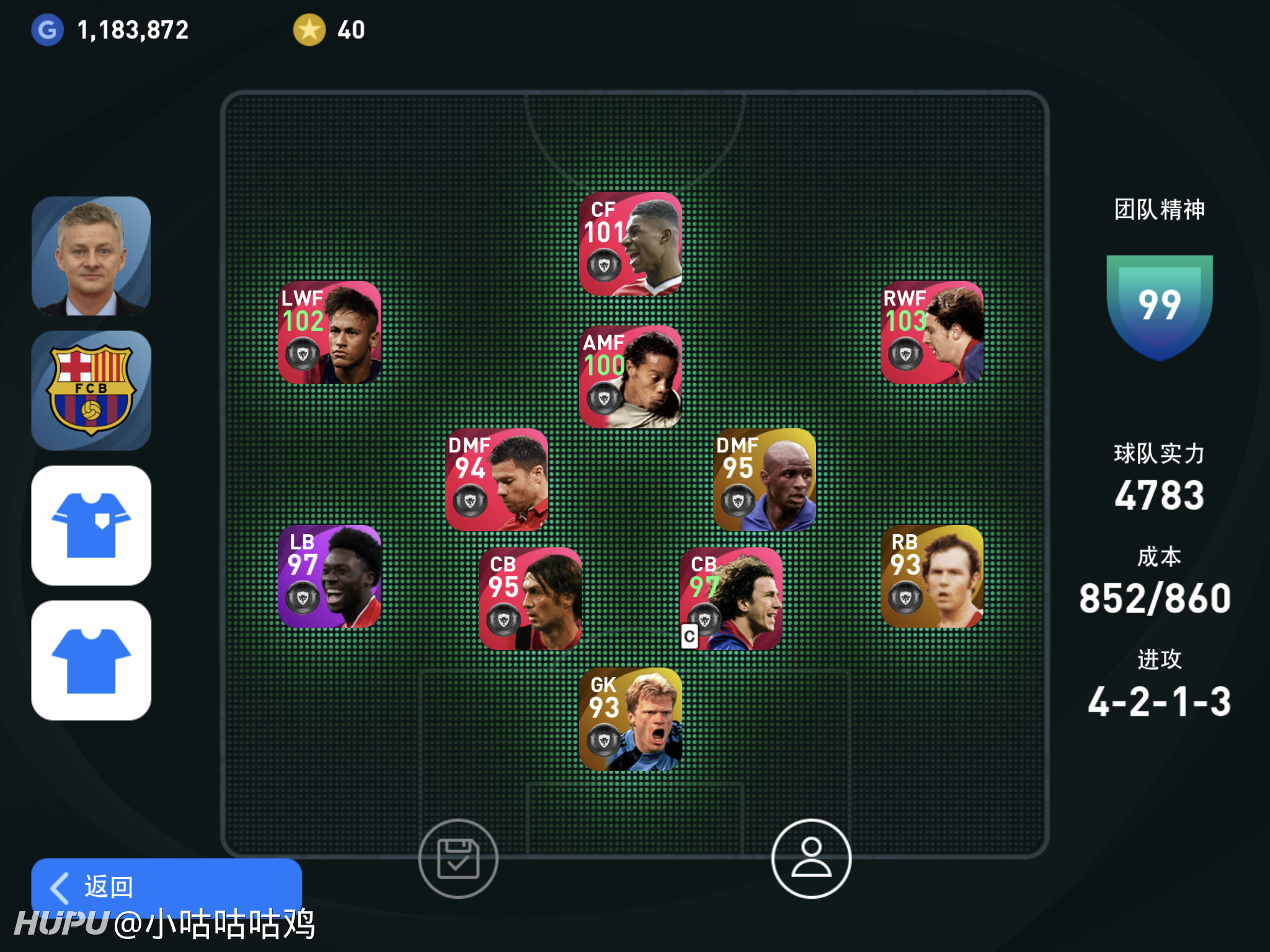
Task: Pick the captain CB 97 card
Action: [731, 599]
